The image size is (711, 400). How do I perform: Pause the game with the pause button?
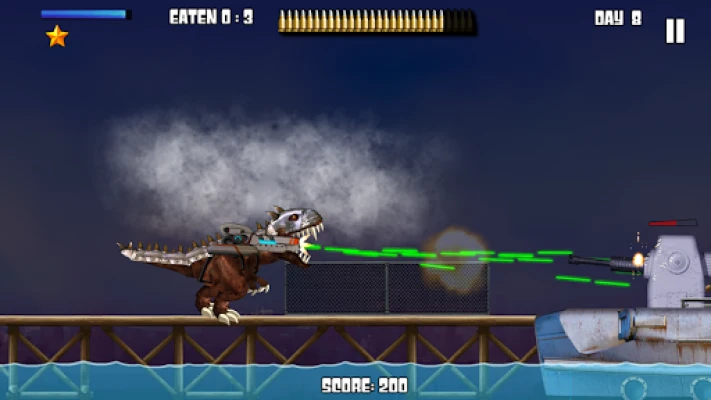click(x=675, y=31)
